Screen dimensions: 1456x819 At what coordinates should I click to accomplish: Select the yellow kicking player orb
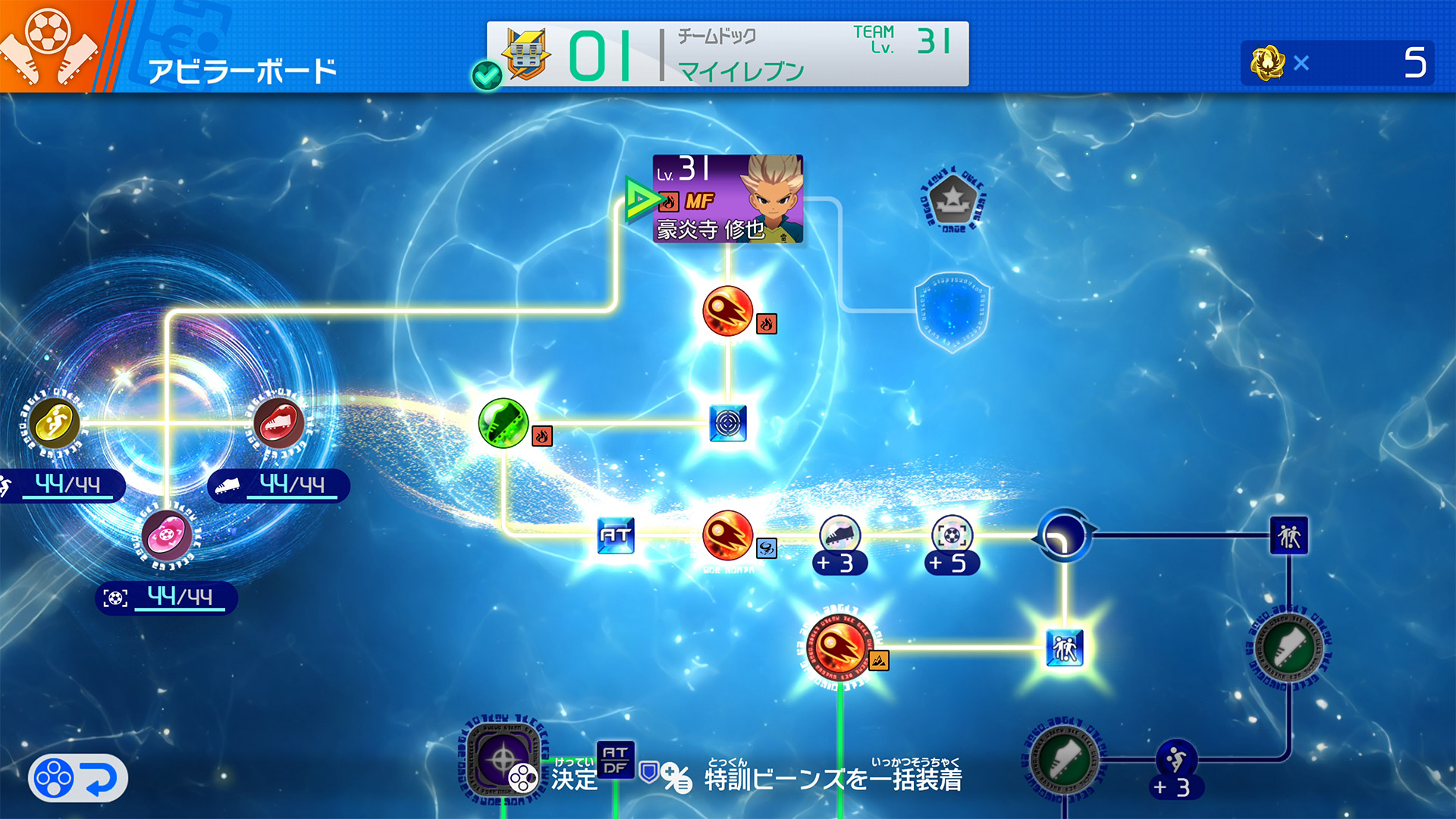[x=55, y=423]
